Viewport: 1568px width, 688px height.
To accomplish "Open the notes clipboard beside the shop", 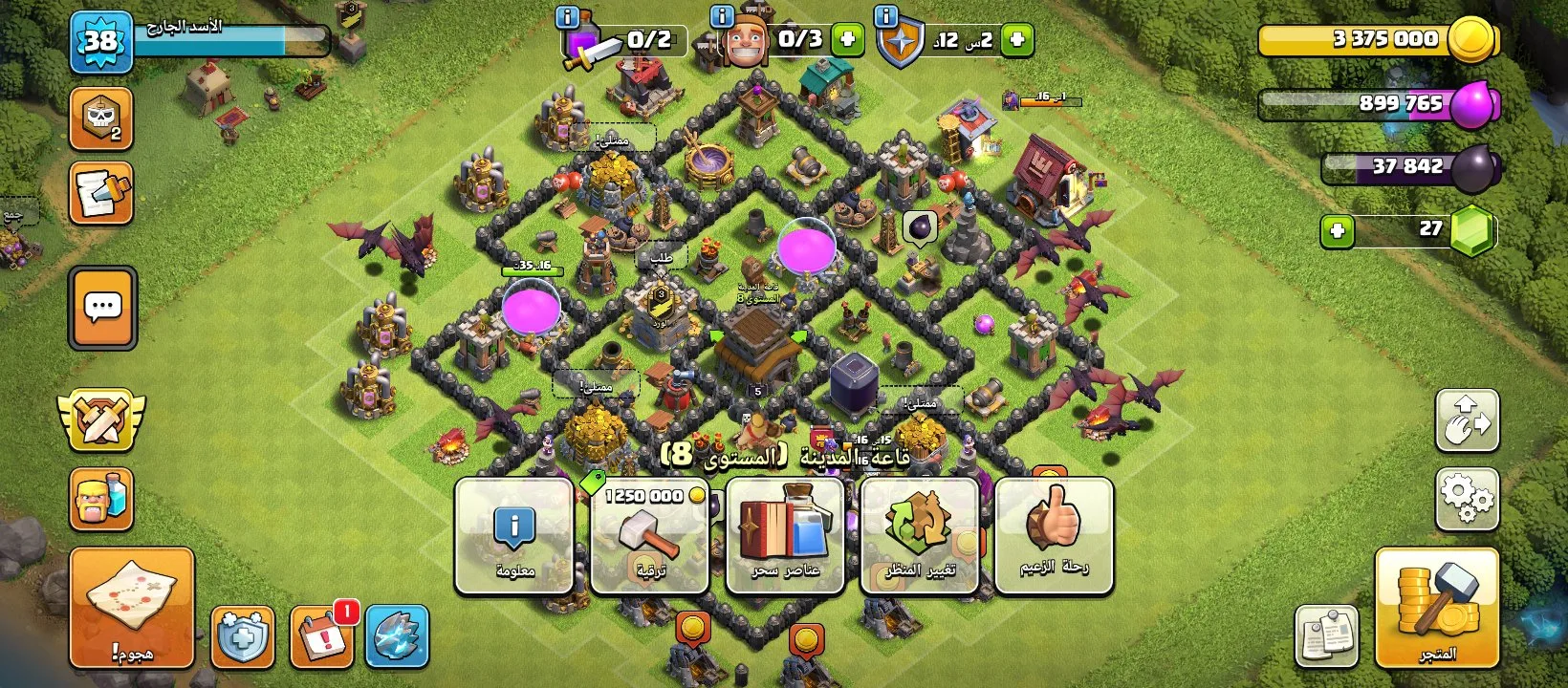I will pyautogui.click(x=1326, y=635).
